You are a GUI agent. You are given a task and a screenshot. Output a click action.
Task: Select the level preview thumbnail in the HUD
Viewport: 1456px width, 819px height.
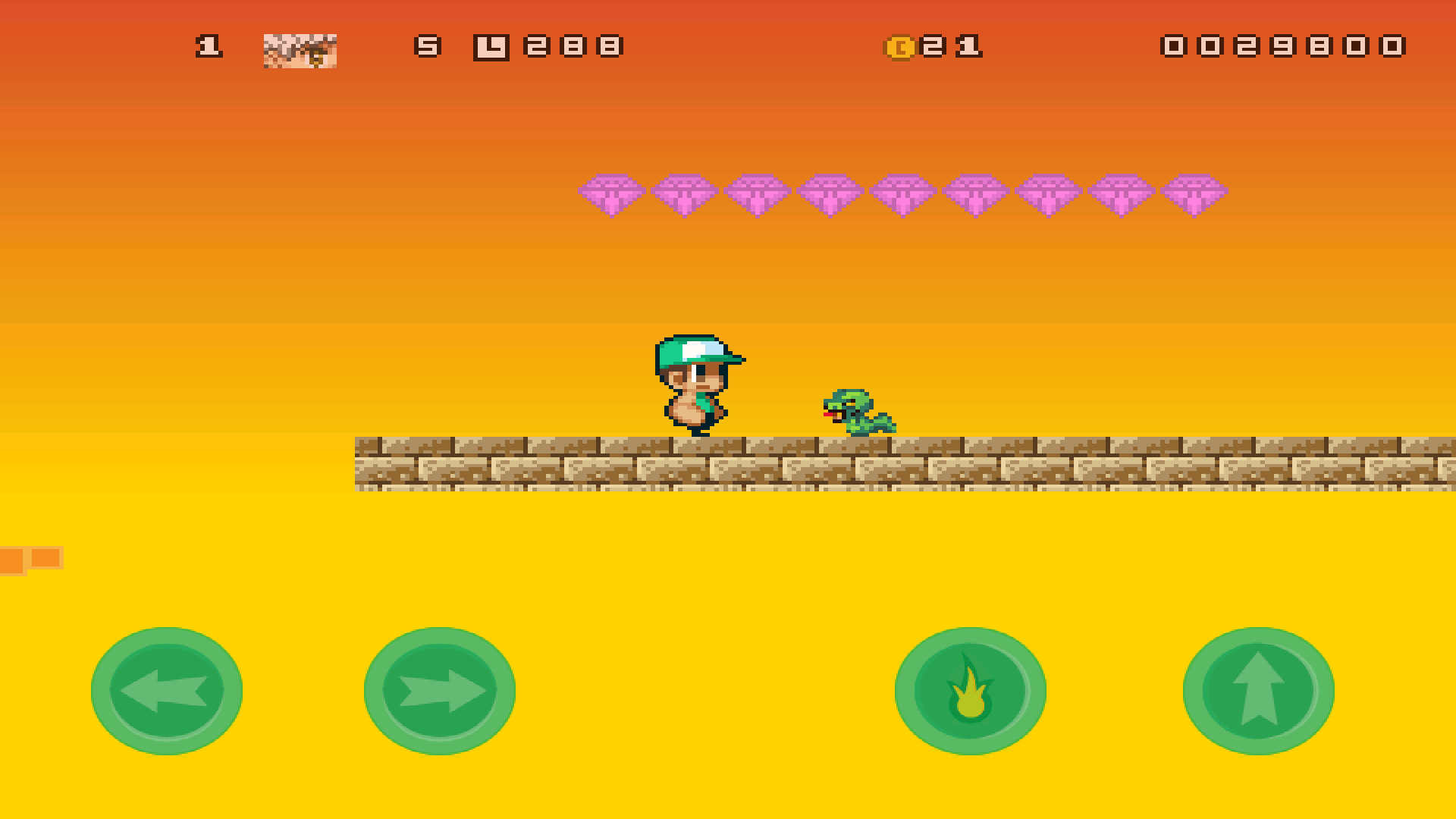(301, 52)
